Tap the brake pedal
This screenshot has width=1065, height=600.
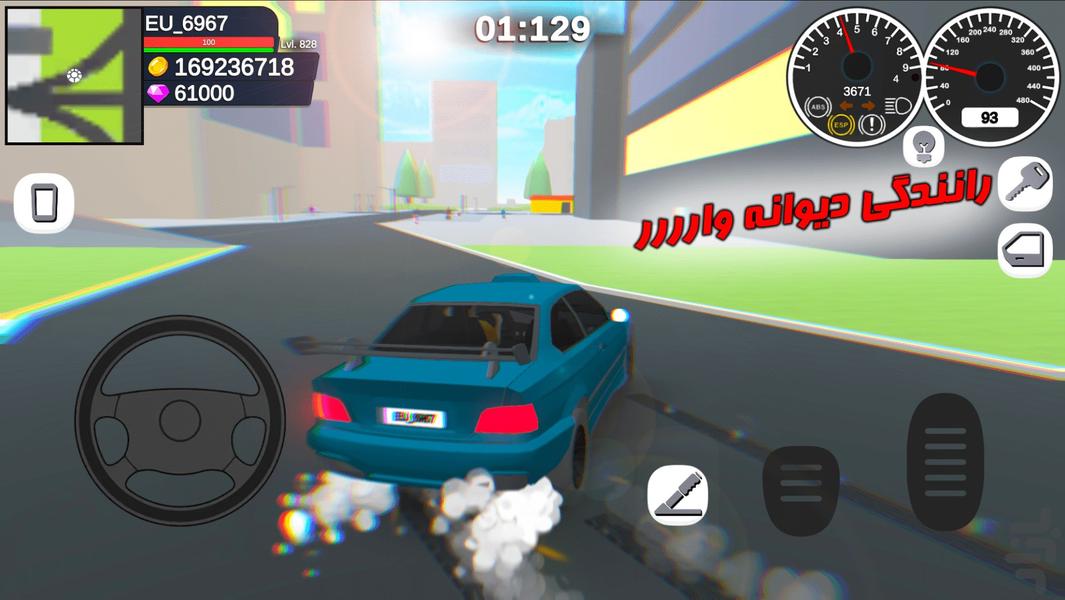[x=801, y=492]
